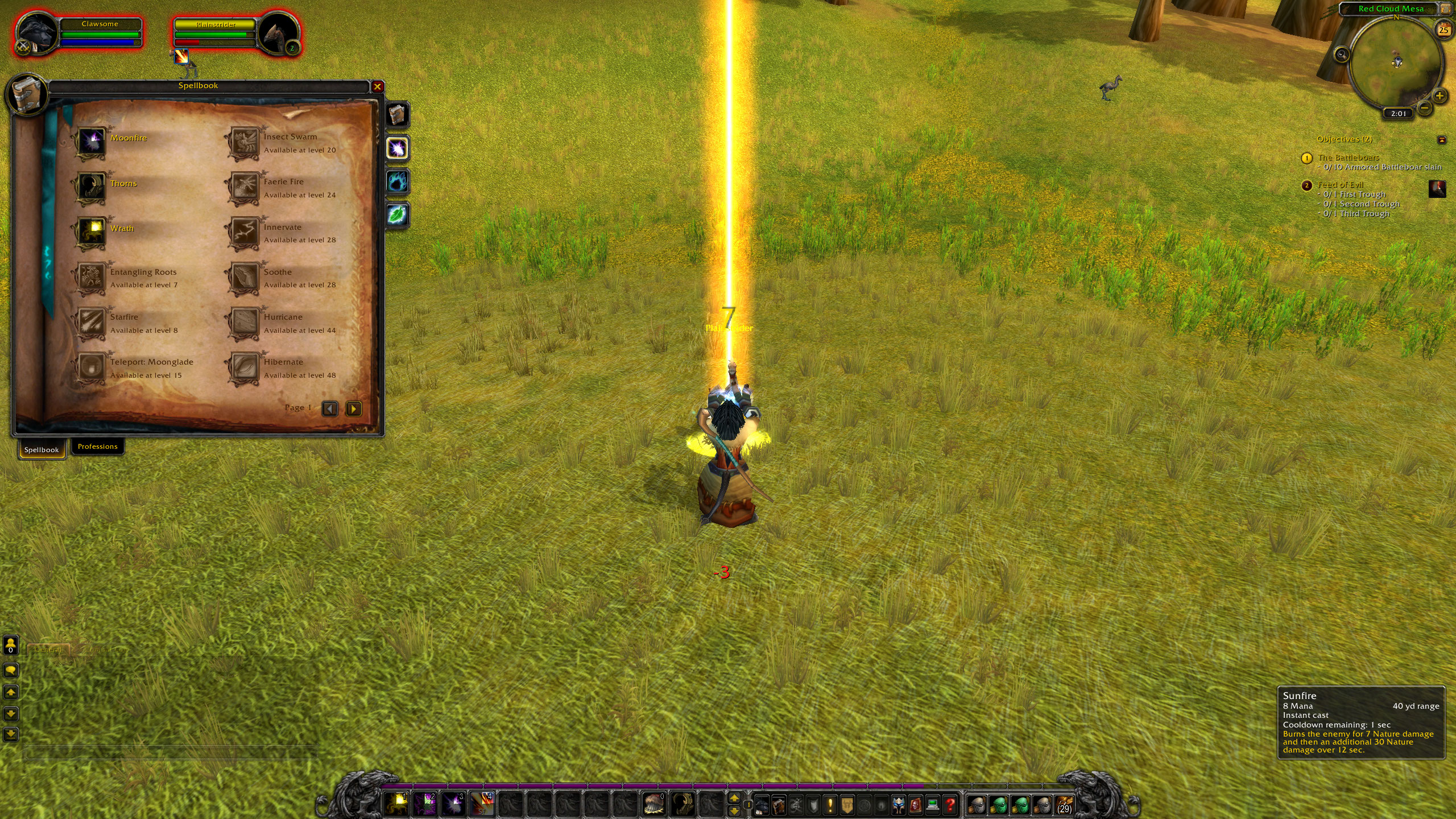Click the action bar page-up arrow
1456x819 pixels.
[734, 799]
